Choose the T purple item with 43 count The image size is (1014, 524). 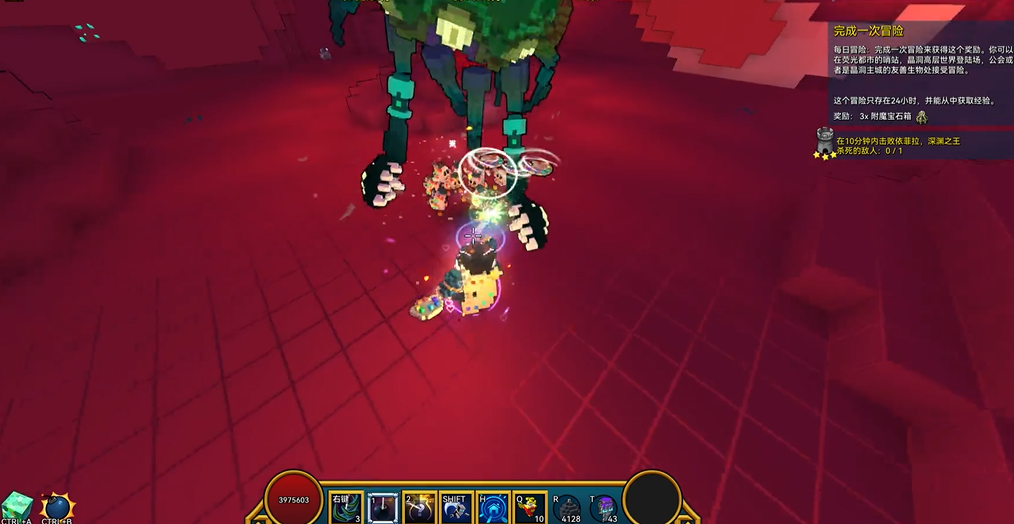click(x=604, y=507)
